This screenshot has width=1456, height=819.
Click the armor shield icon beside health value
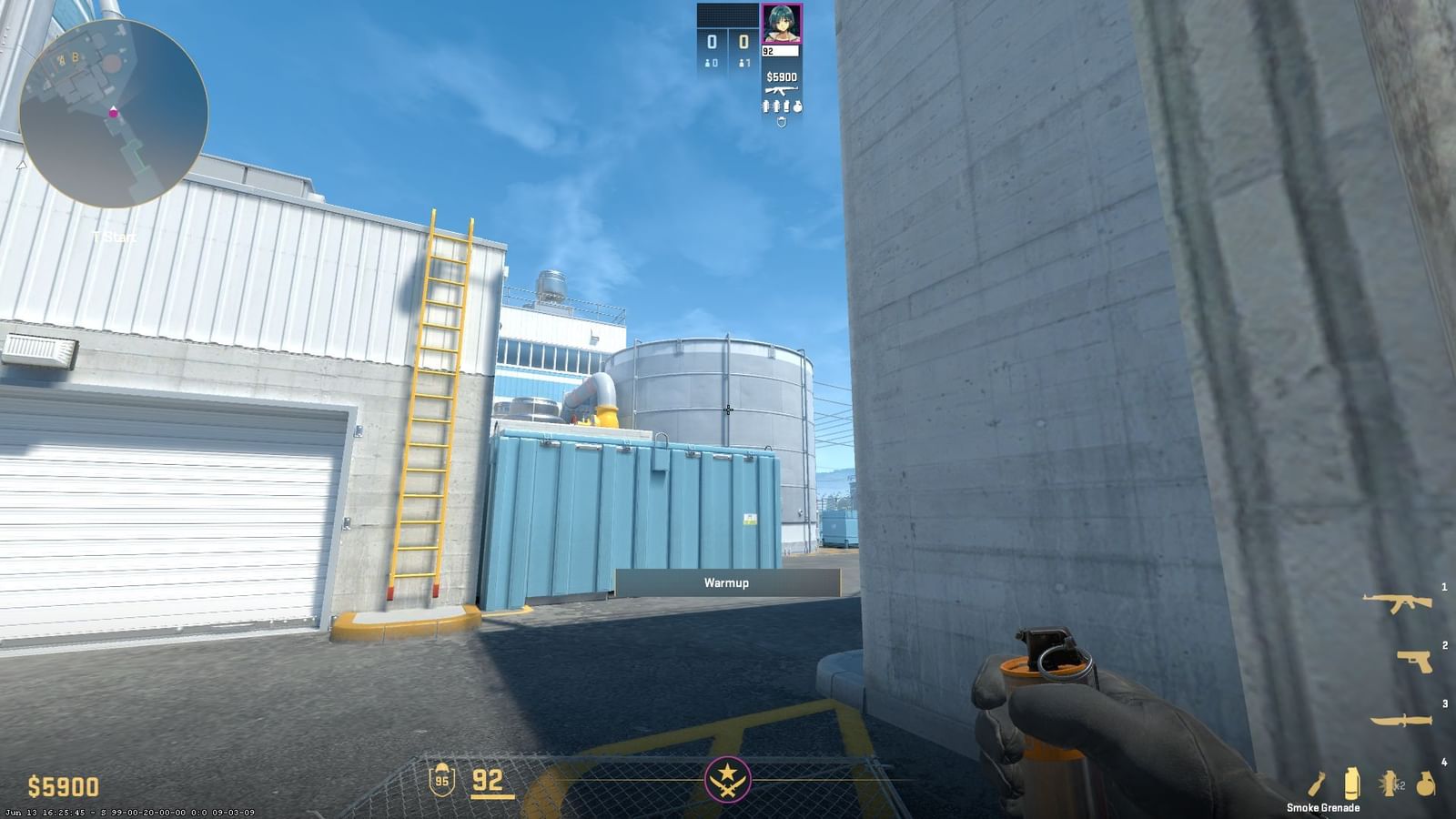tap(442, 781)
